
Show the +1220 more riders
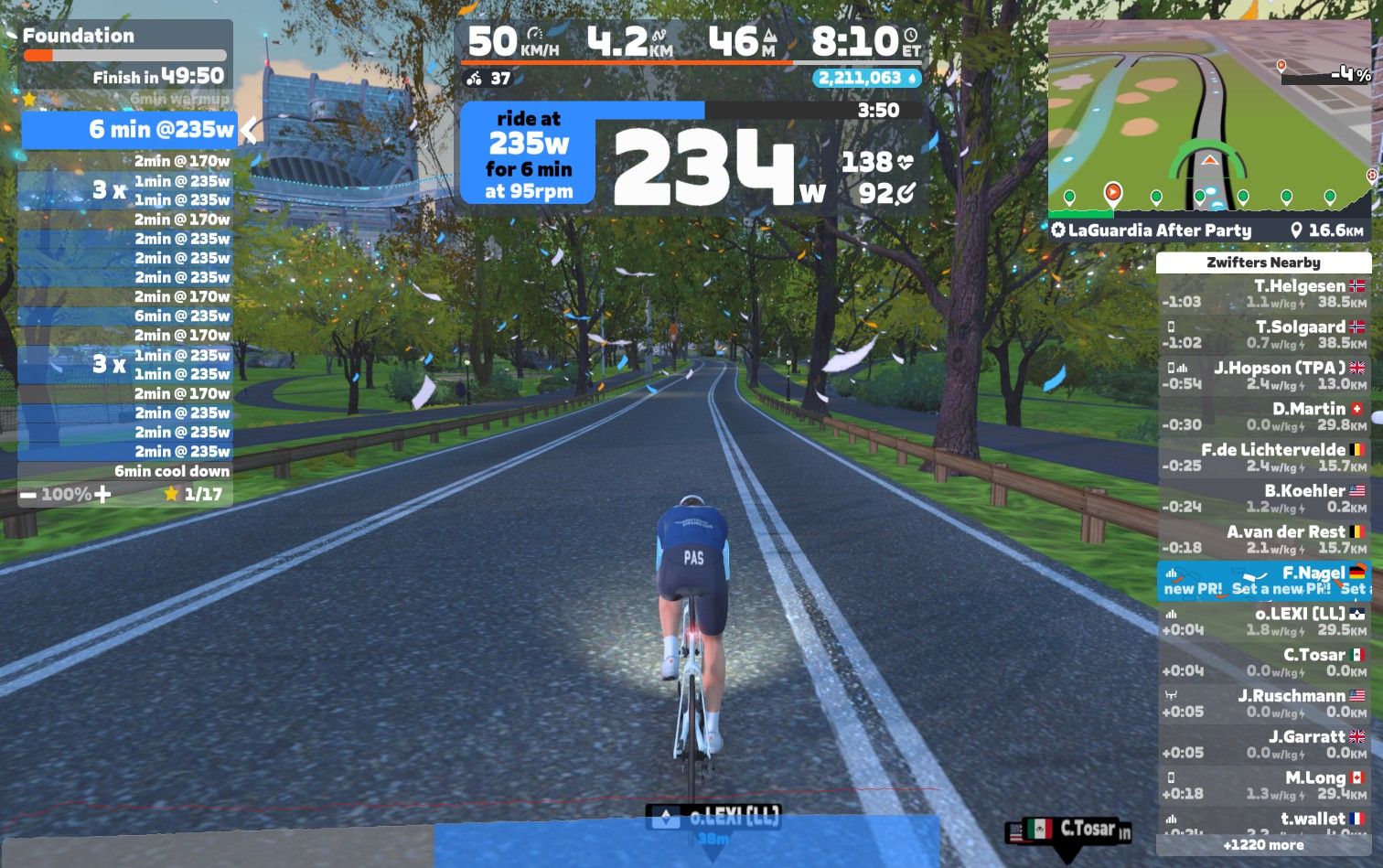(x=1263, y=845)
